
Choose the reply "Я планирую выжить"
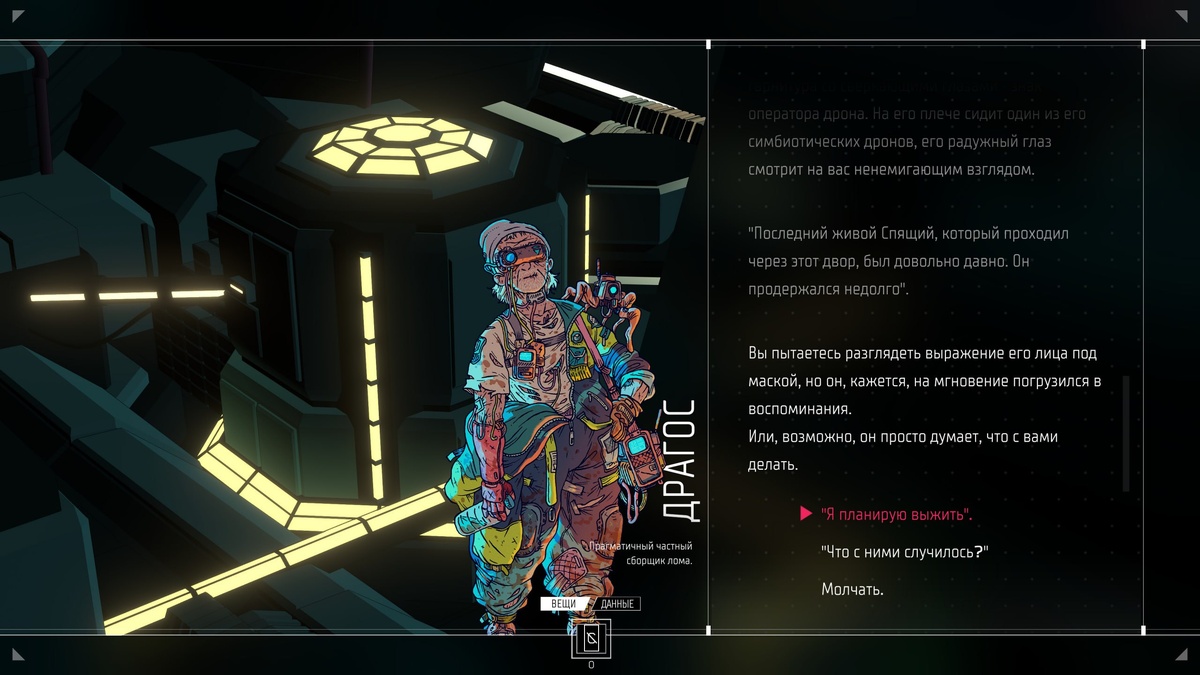click(x=896, y=515)
